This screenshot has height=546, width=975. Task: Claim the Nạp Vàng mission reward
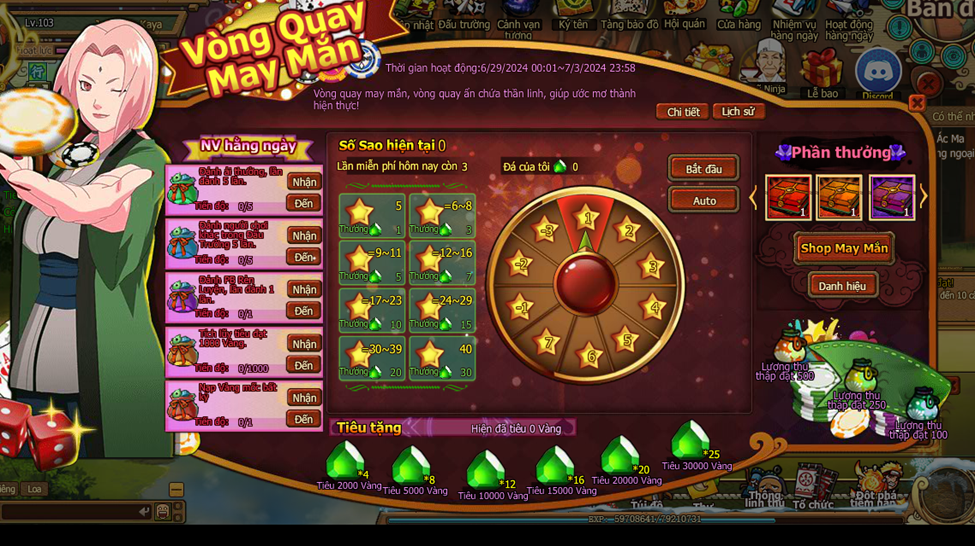(x=304, y=398)
